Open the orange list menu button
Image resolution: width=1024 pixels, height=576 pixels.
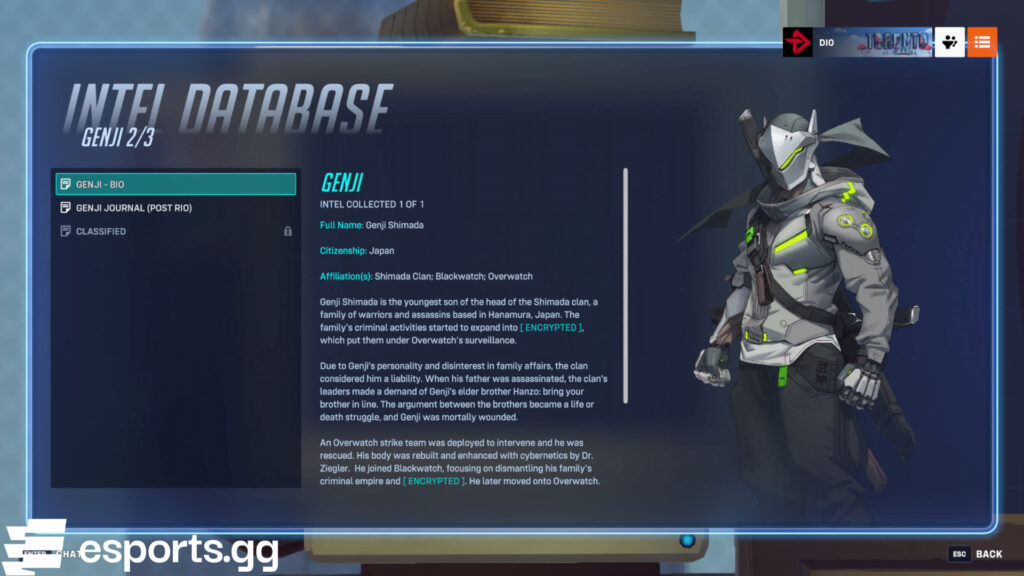pyautogui.click(x=982, y=42)
